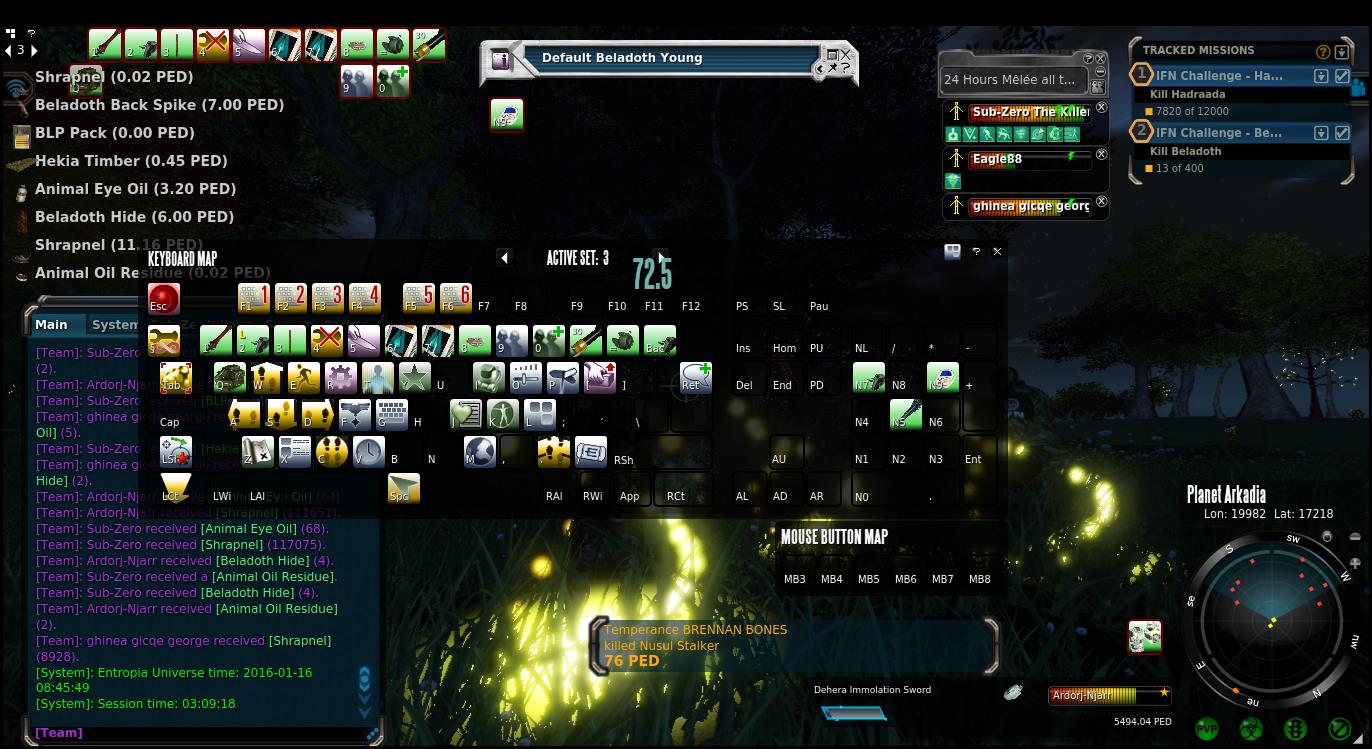Select team member Sub-Zero The Killer
The width and height of the screenshot is (1372, 749).
coord(1029,113)
